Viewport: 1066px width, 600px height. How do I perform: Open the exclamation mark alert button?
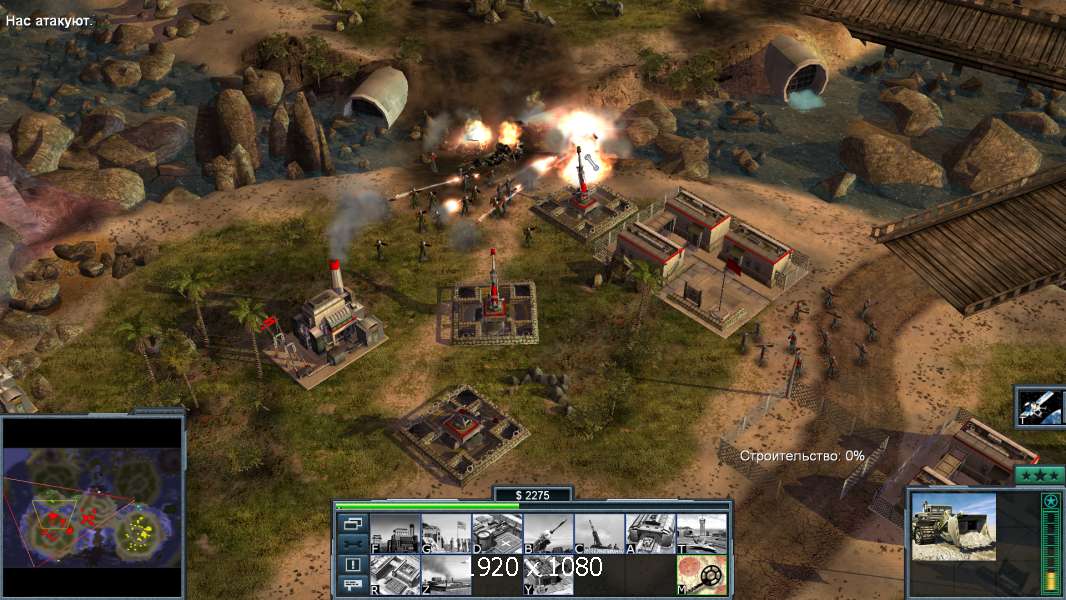[352, 565]
